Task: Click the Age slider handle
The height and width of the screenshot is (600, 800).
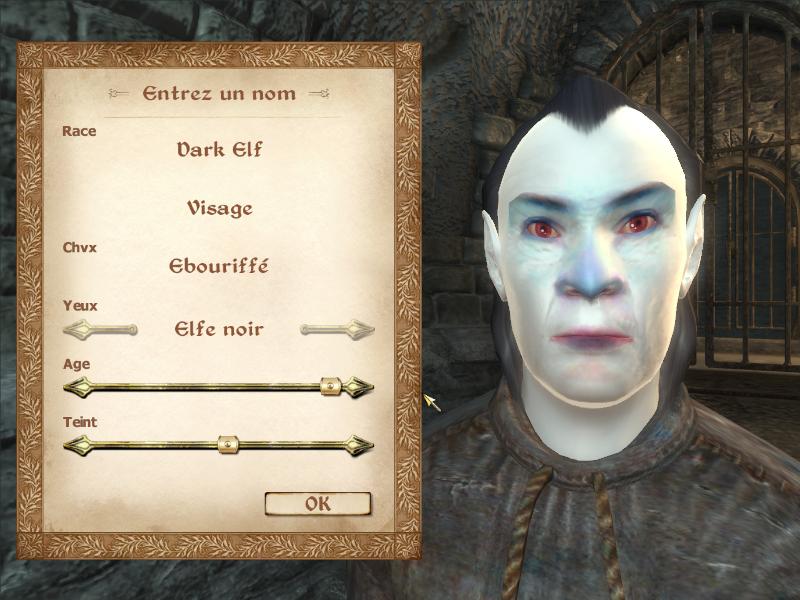Action: (x=330, y=386)
